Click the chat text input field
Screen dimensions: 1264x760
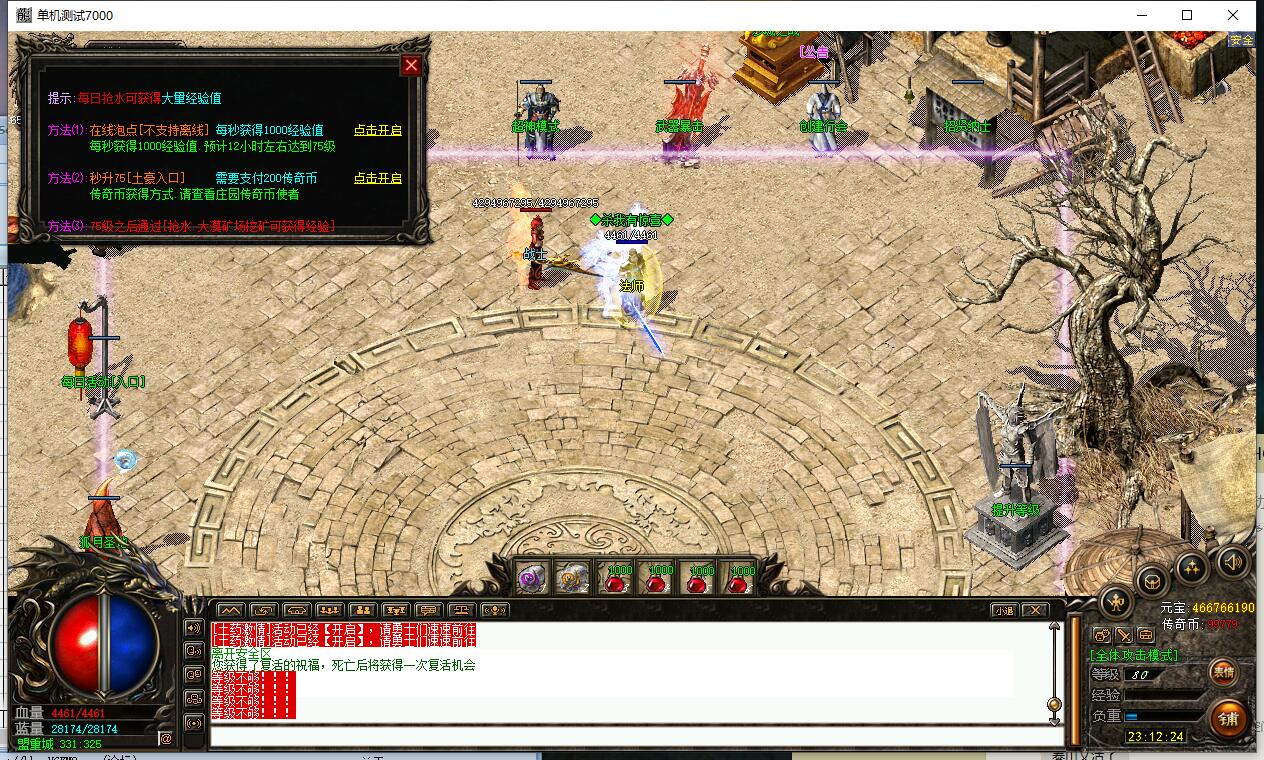tap(630, 736)
